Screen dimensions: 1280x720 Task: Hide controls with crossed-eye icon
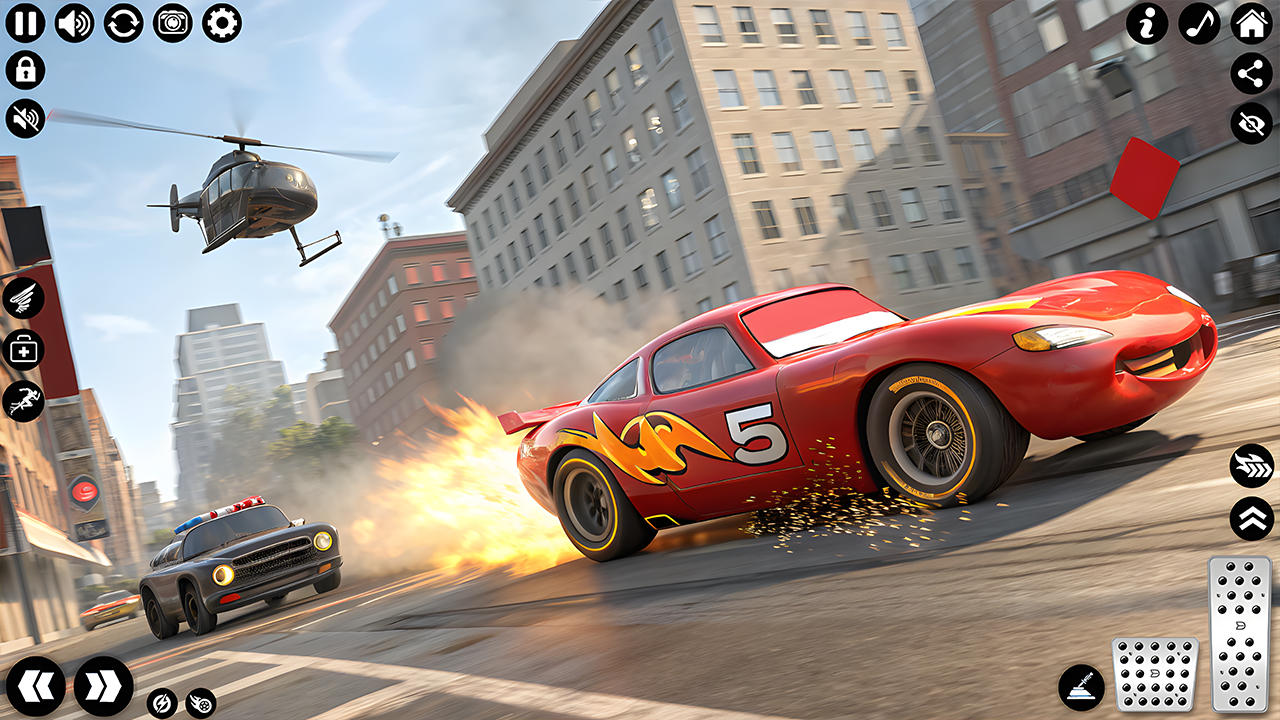(x=1251, y=123)
